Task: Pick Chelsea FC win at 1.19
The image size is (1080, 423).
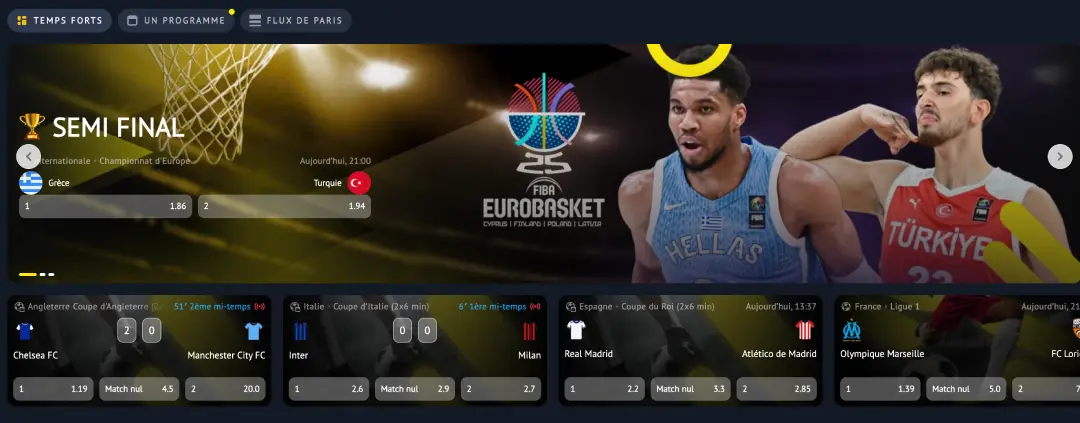Action: 53,389
